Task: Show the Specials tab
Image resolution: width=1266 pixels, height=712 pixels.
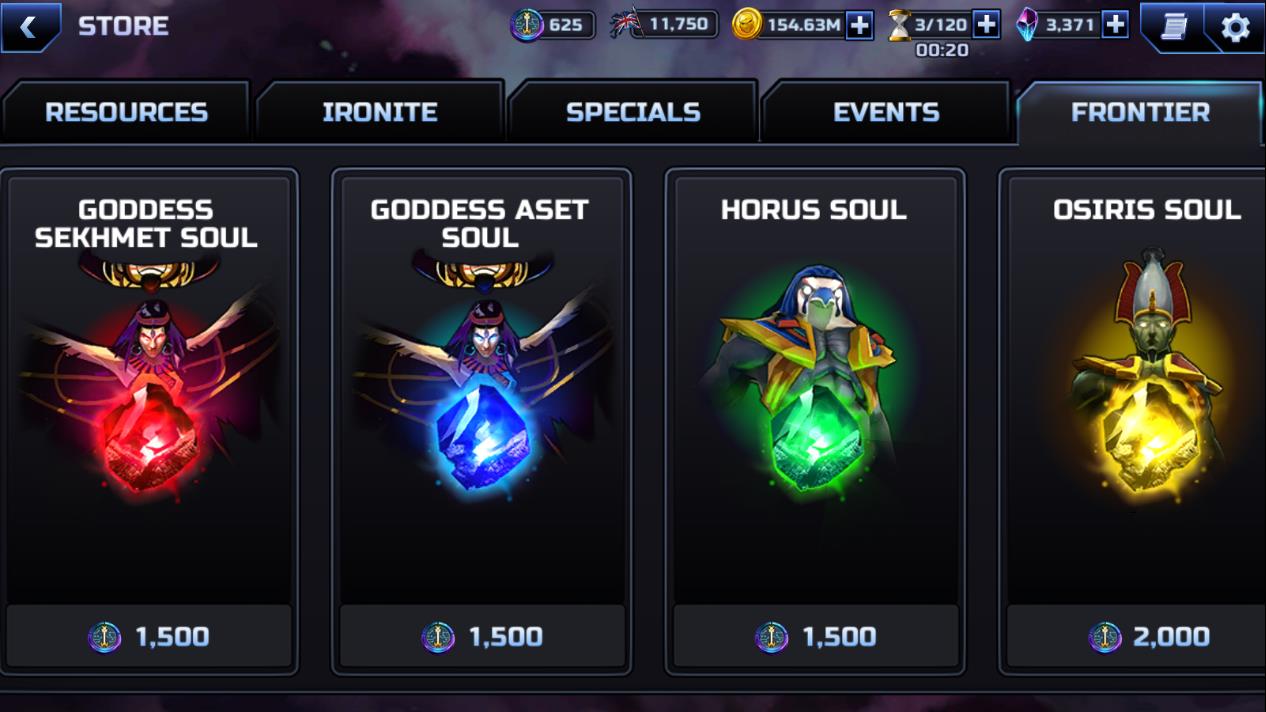Action: (633, 112)
